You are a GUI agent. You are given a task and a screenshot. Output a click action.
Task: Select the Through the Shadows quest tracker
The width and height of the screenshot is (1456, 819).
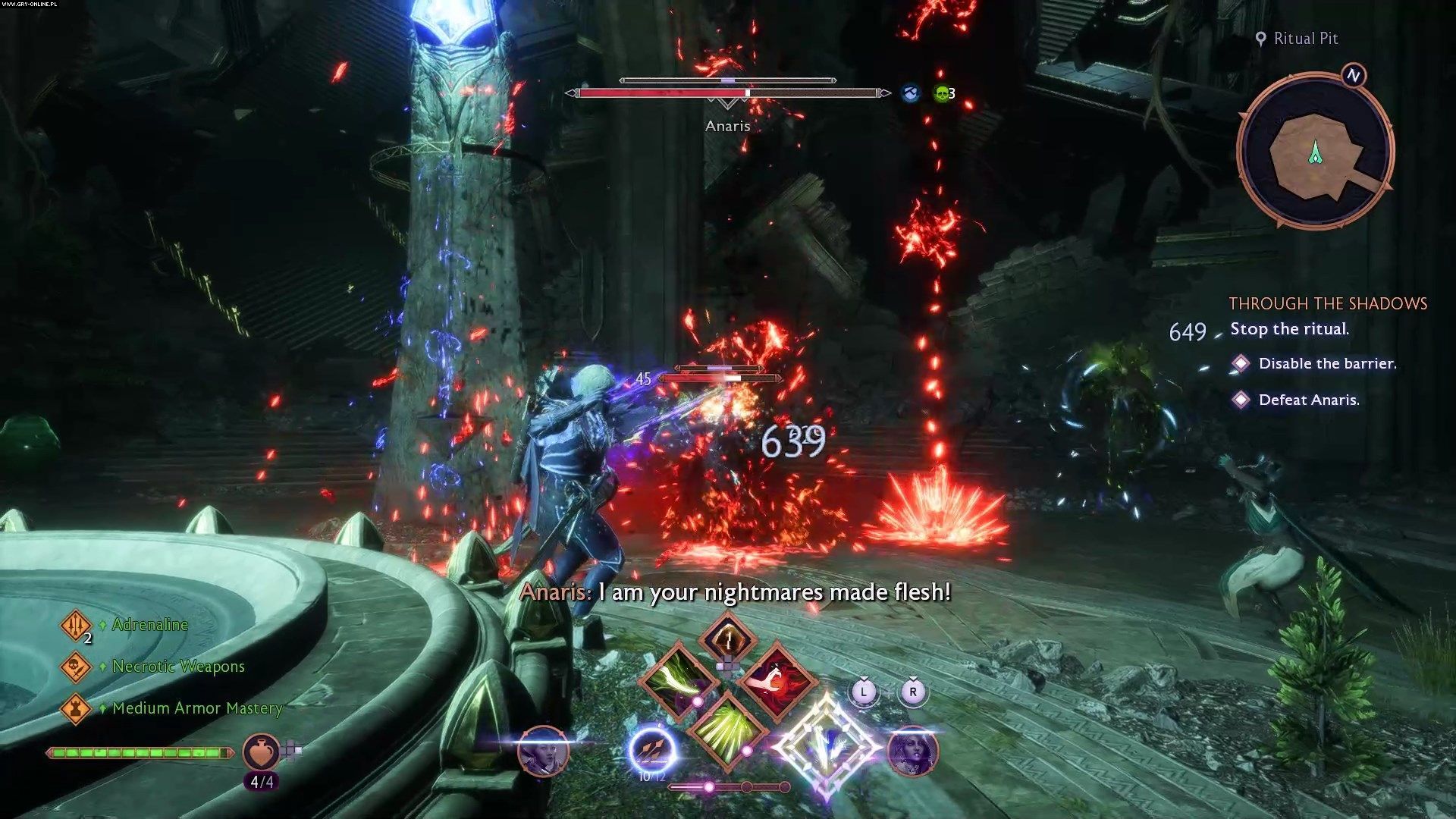click(x=1327, y=304)
